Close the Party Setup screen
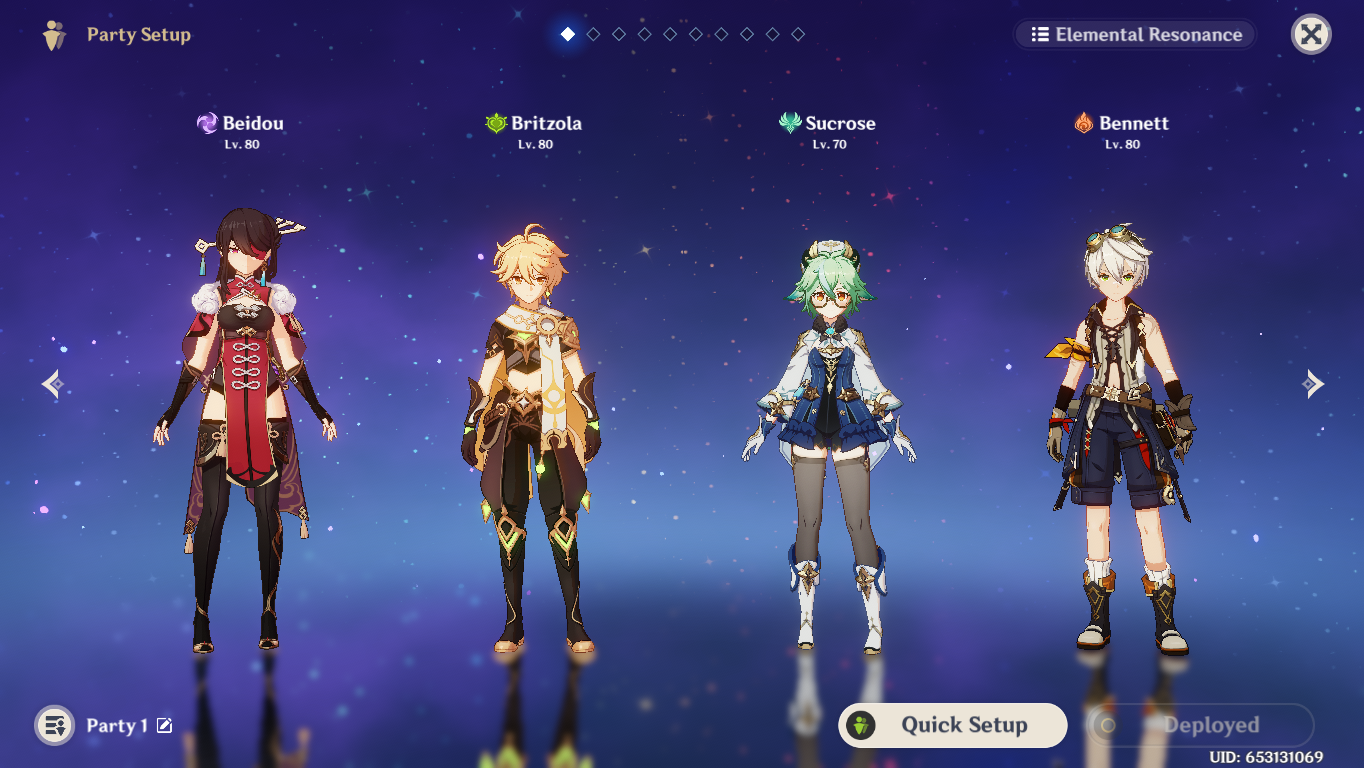1364x768 pixels. [1311, 33]
